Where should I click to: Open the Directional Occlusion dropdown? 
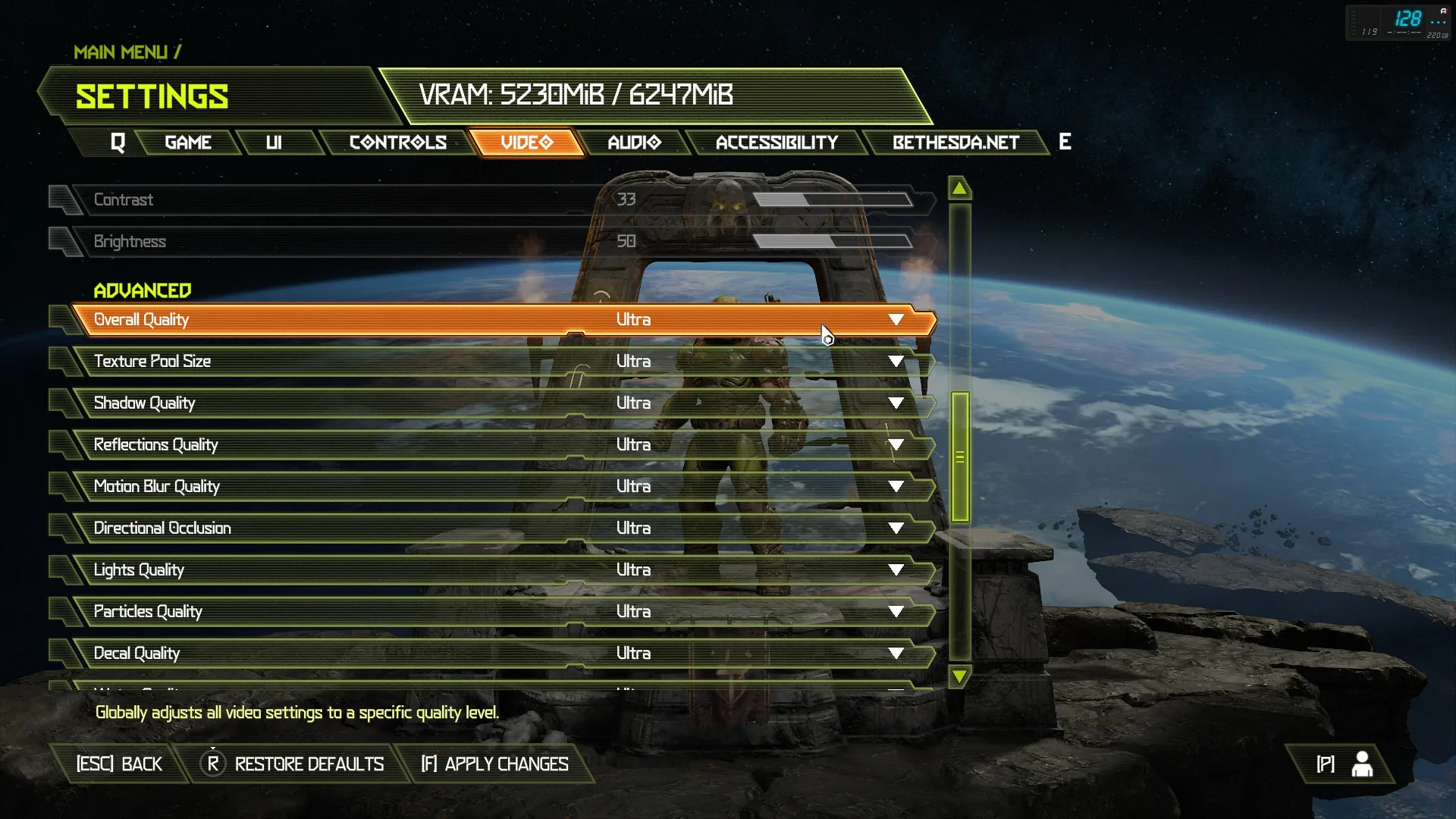coord(896,528)
